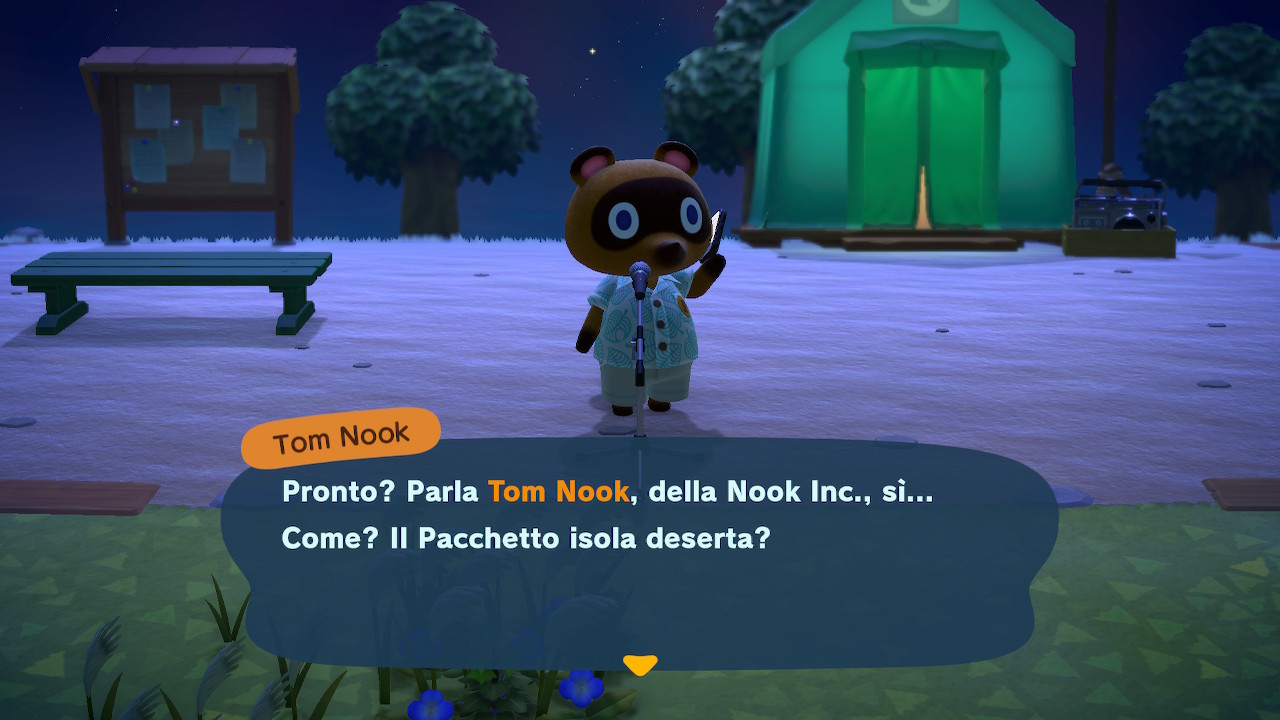Advance dialogue with the orange arrow
Viewport: 1280px width, 720px height.
pos(640,664)
